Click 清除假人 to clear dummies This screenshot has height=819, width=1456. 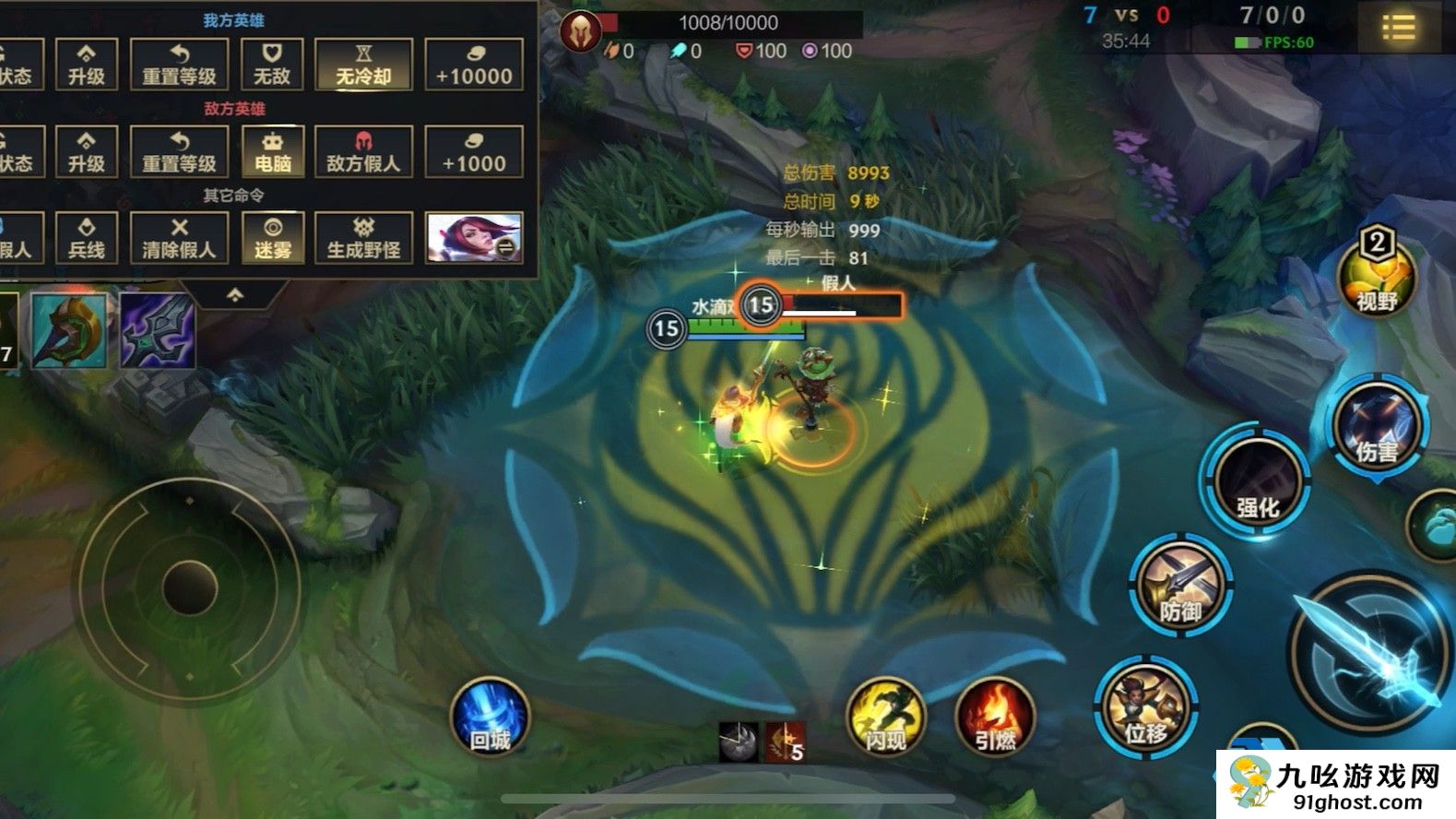coord(179,238)
